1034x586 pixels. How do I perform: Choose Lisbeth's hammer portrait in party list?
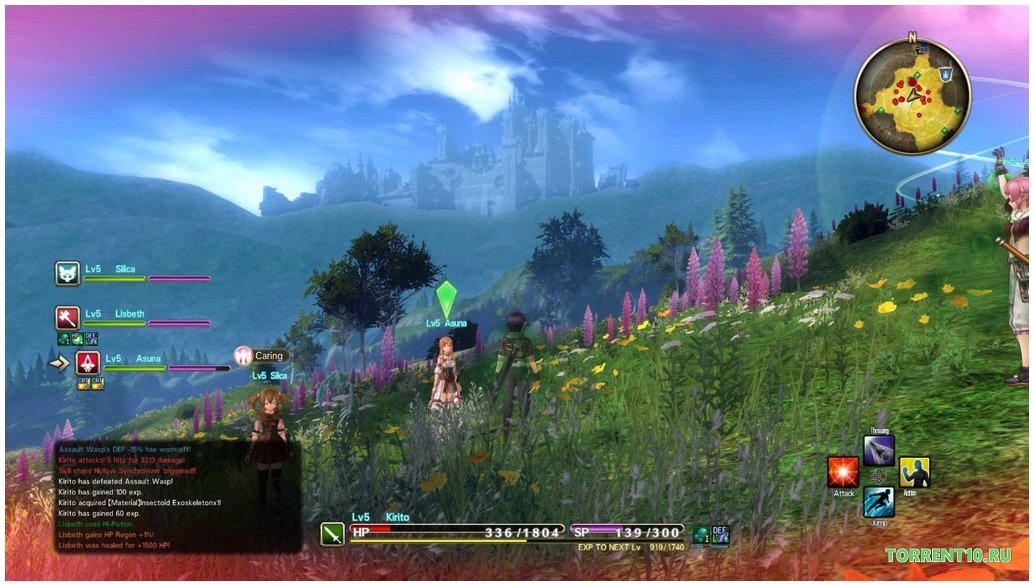[67, 318]
